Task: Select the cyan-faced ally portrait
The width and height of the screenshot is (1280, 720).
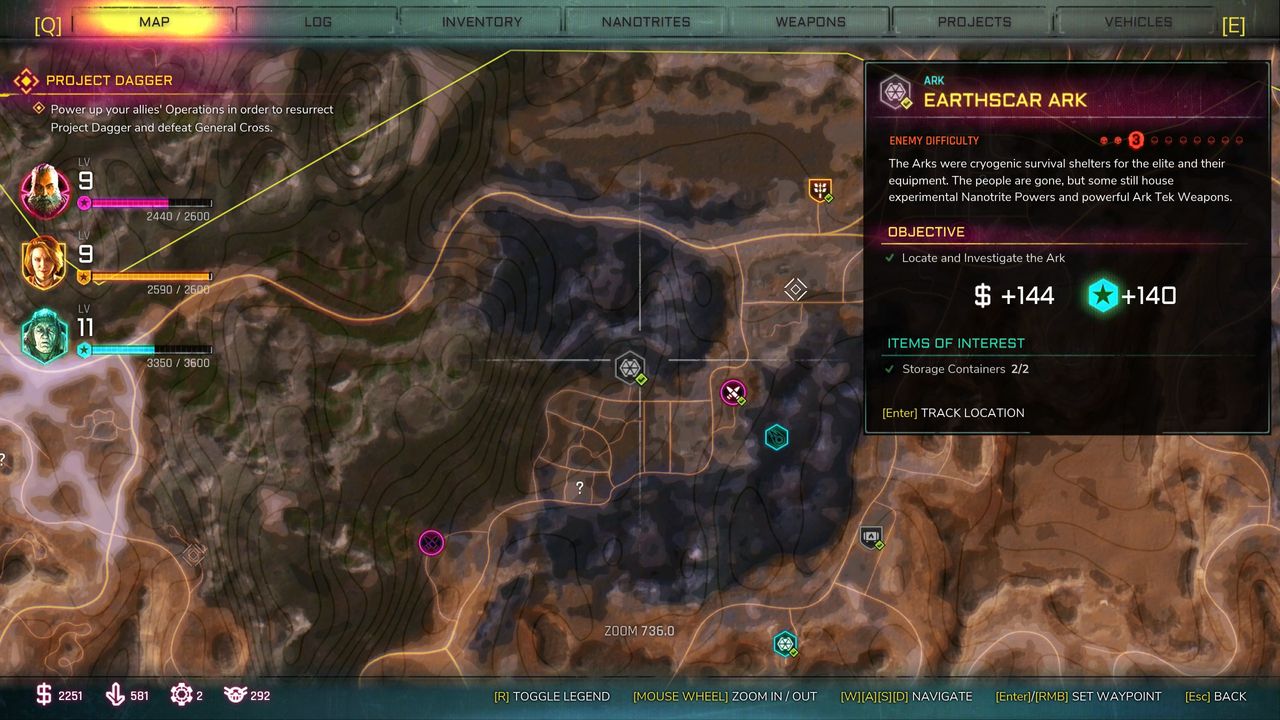Action: (45, 335)
